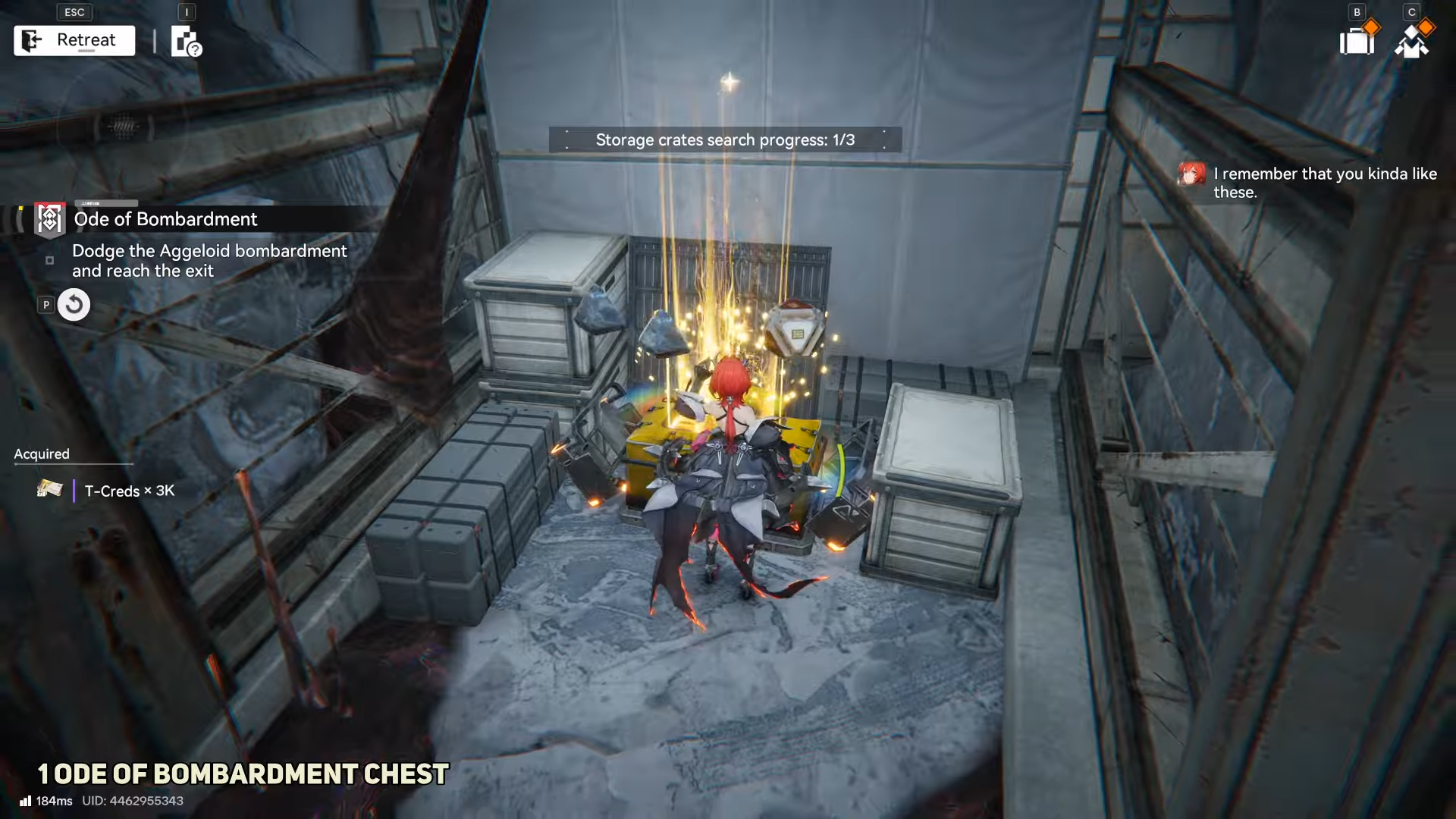1456x819 pixels.
Task: Select the Ode of Bombardment objective tracker
Action: click(x=165, y=219)
